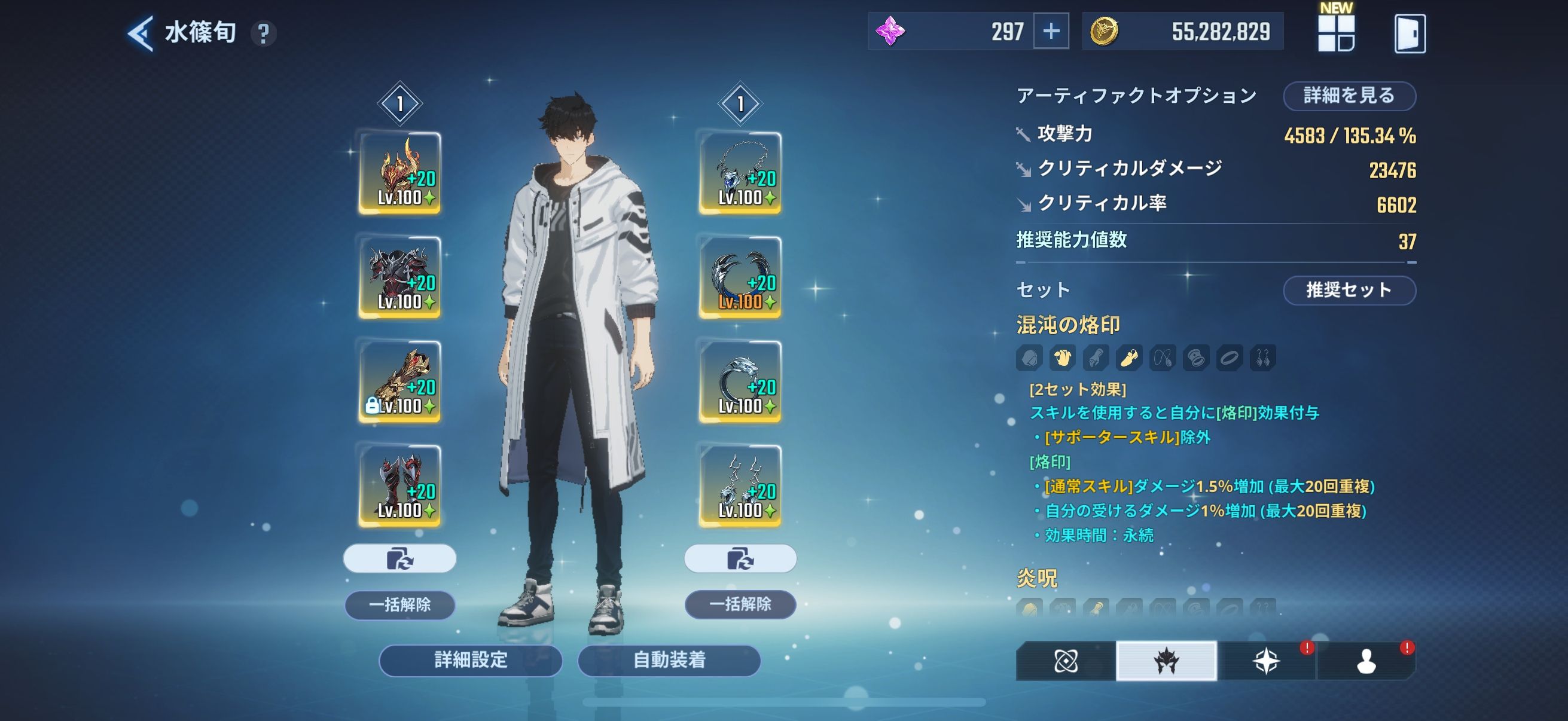Open 詳細設定 detailed settings
1568x721 pixels.
coord(471,660)
